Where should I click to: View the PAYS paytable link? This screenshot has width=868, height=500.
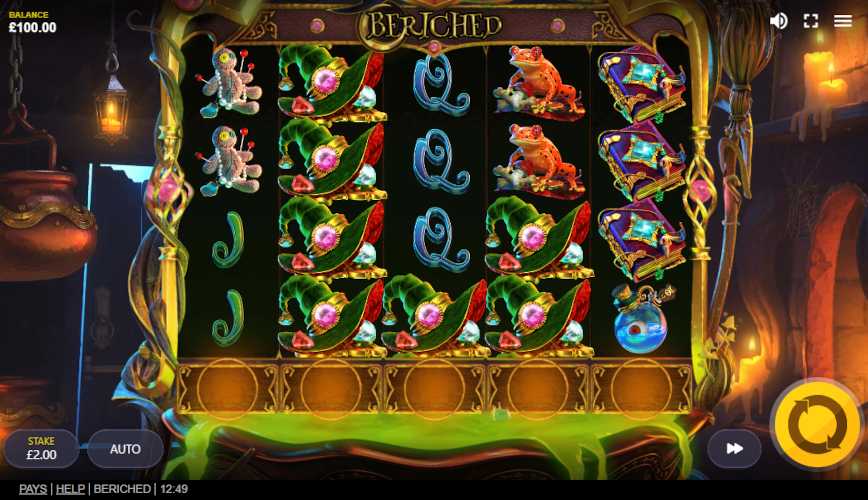coord(33,489)
